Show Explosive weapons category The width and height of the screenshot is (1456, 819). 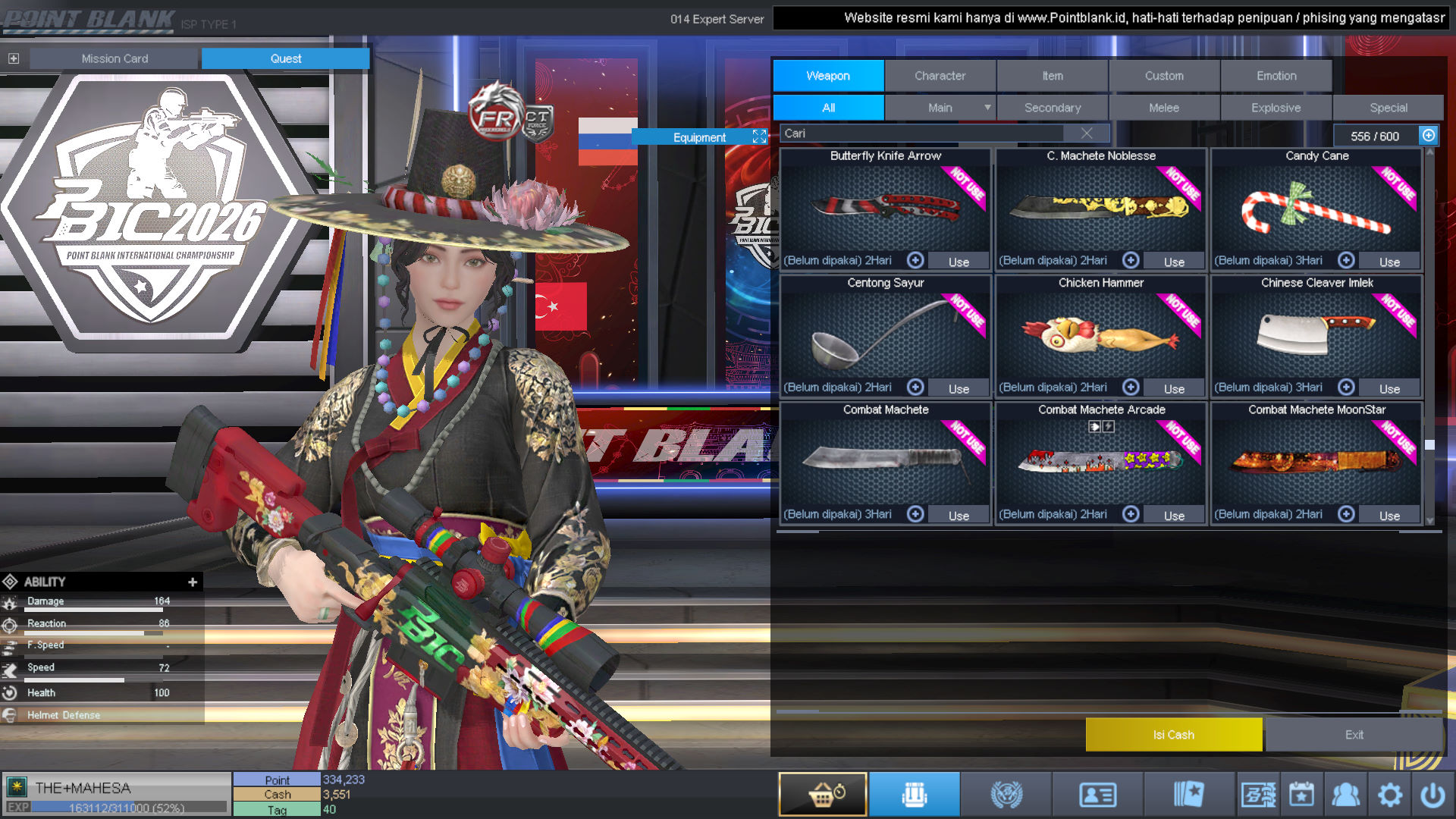(x=1276, y=108)
